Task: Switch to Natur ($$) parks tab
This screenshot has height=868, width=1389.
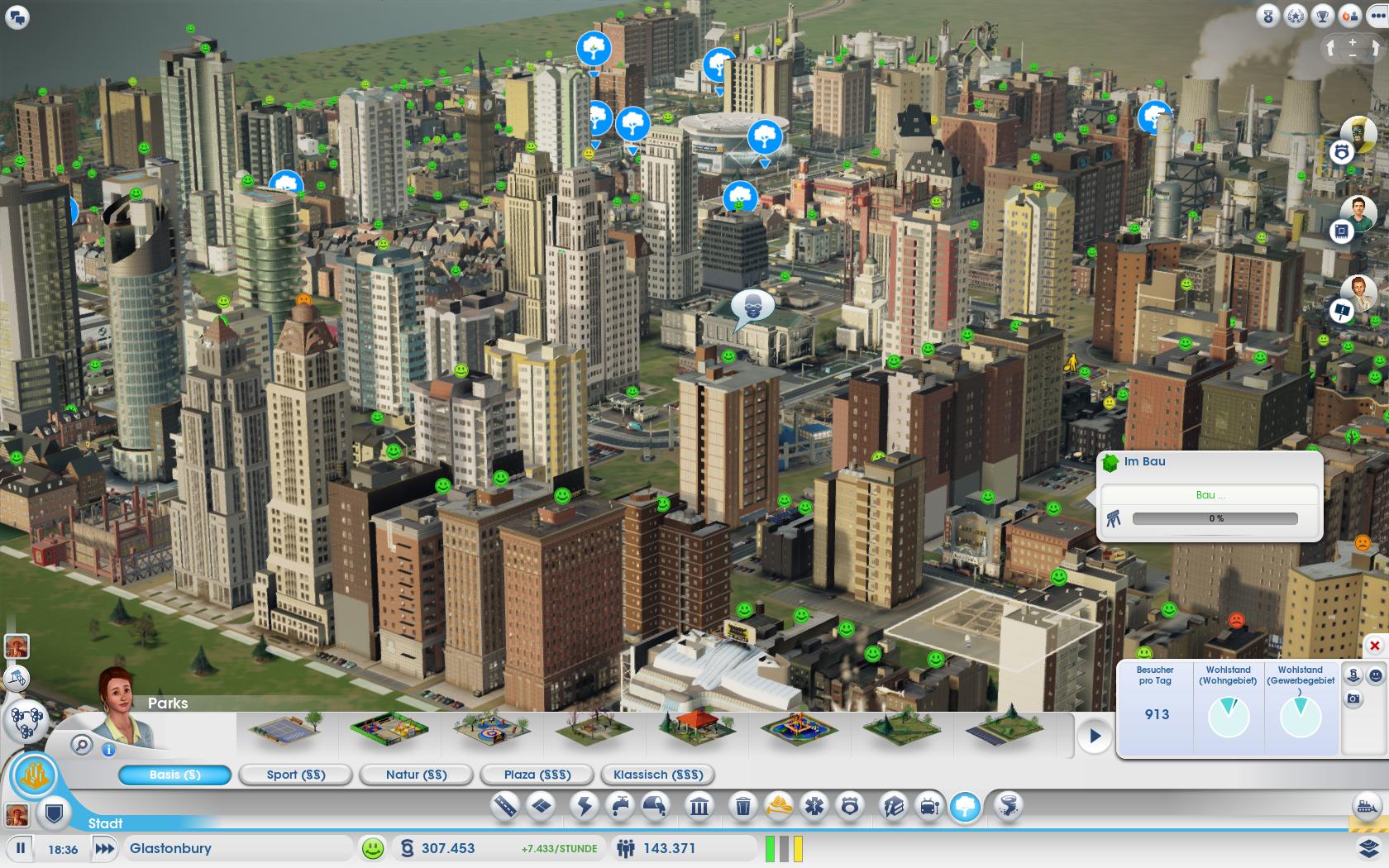Action: (416, 775)
